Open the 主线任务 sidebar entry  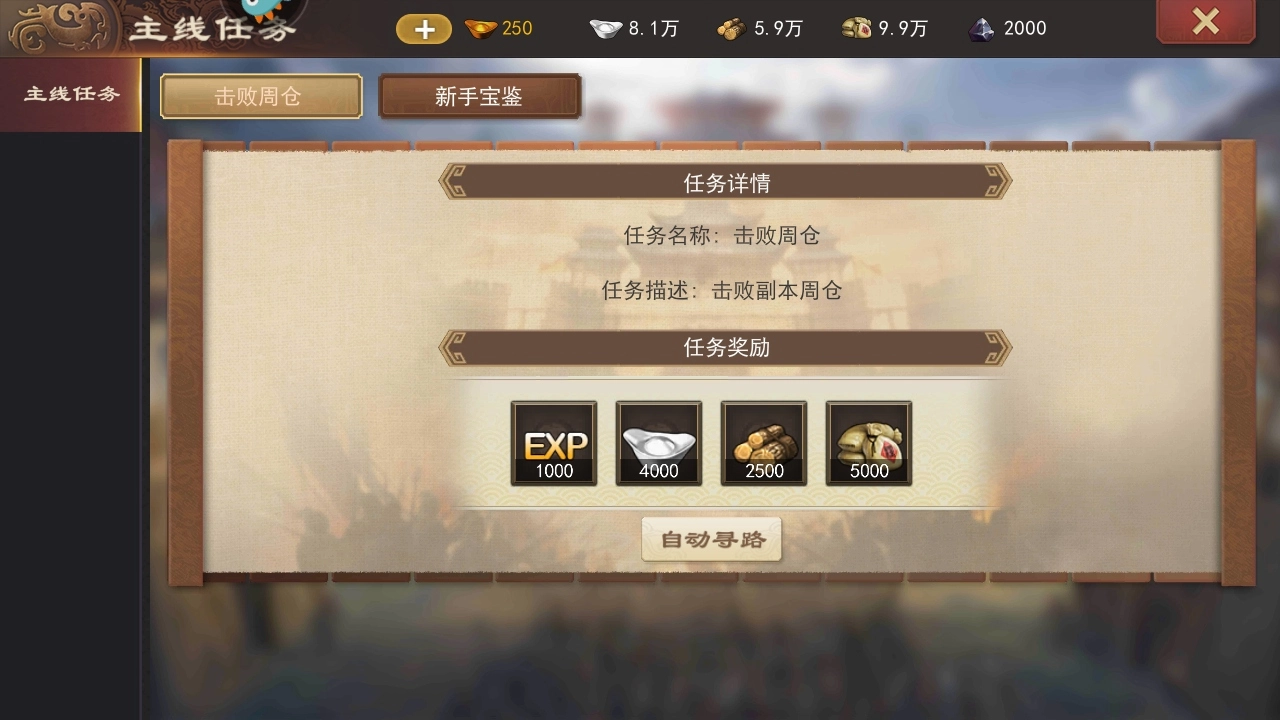[70, 95]
